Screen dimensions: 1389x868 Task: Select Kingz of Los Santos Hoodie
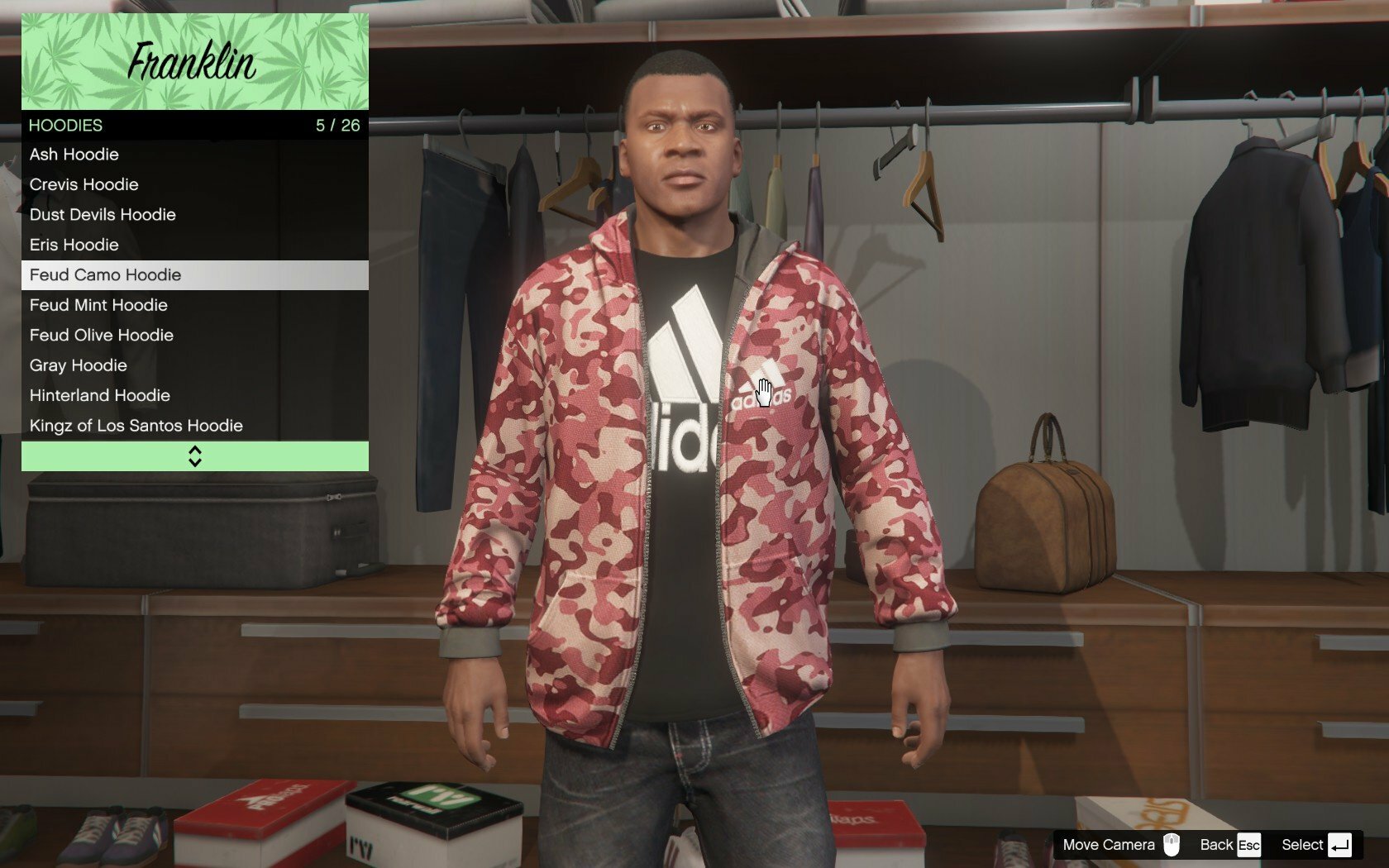[194, 426]
